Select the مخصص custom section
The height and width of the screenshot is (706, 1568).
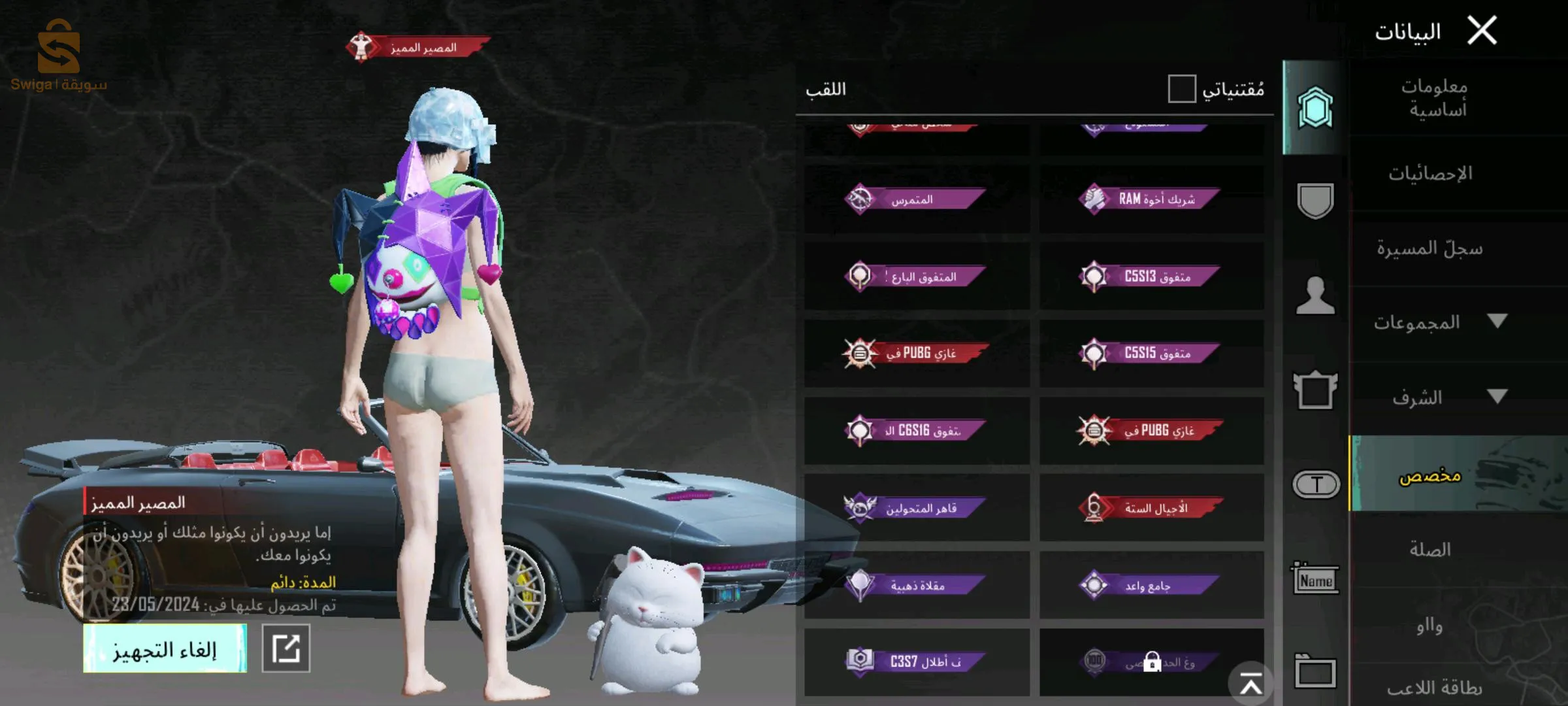tap(1429, 475)
